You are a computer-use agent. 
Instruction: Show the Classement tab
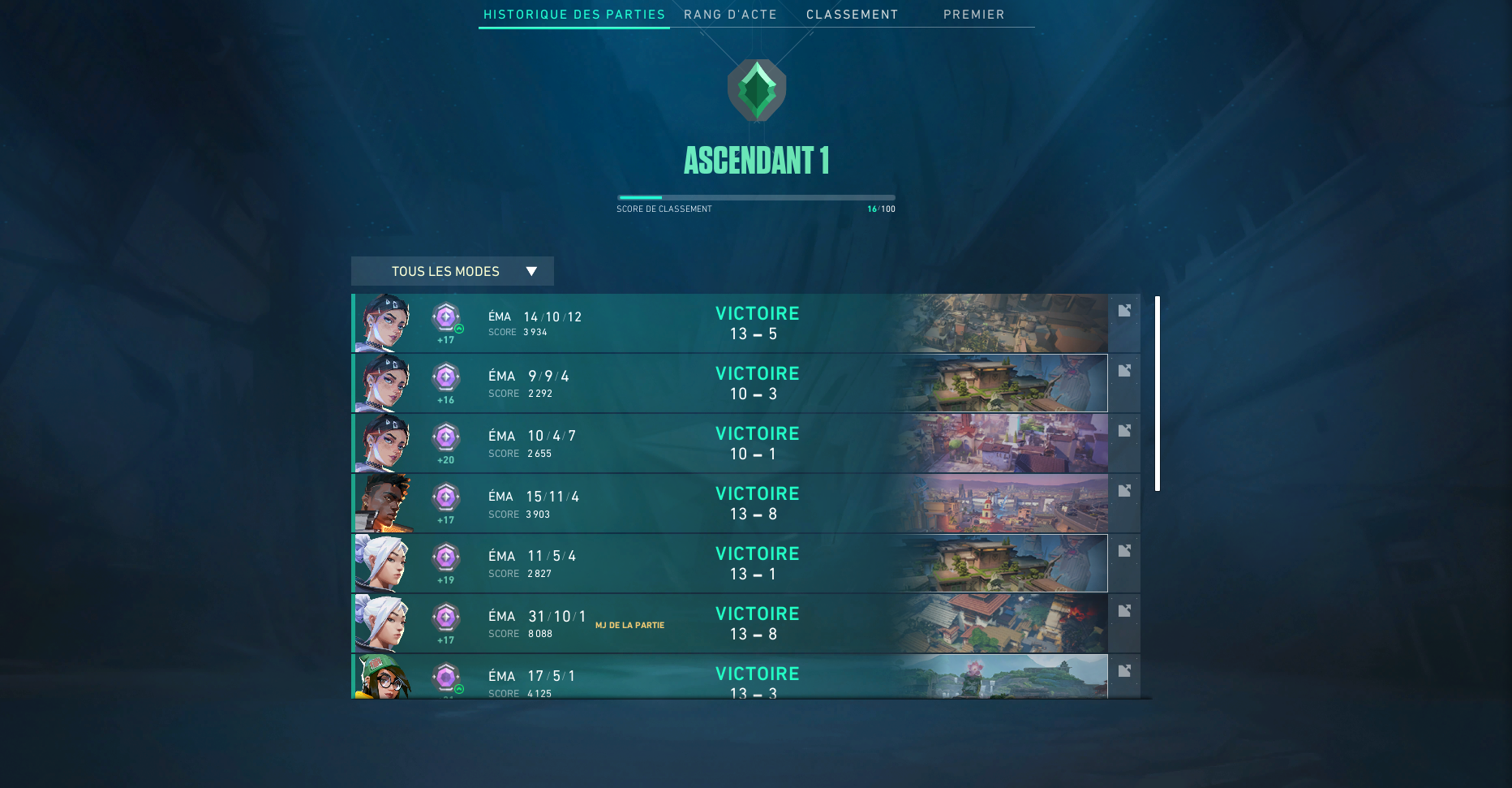coord(852,15)
